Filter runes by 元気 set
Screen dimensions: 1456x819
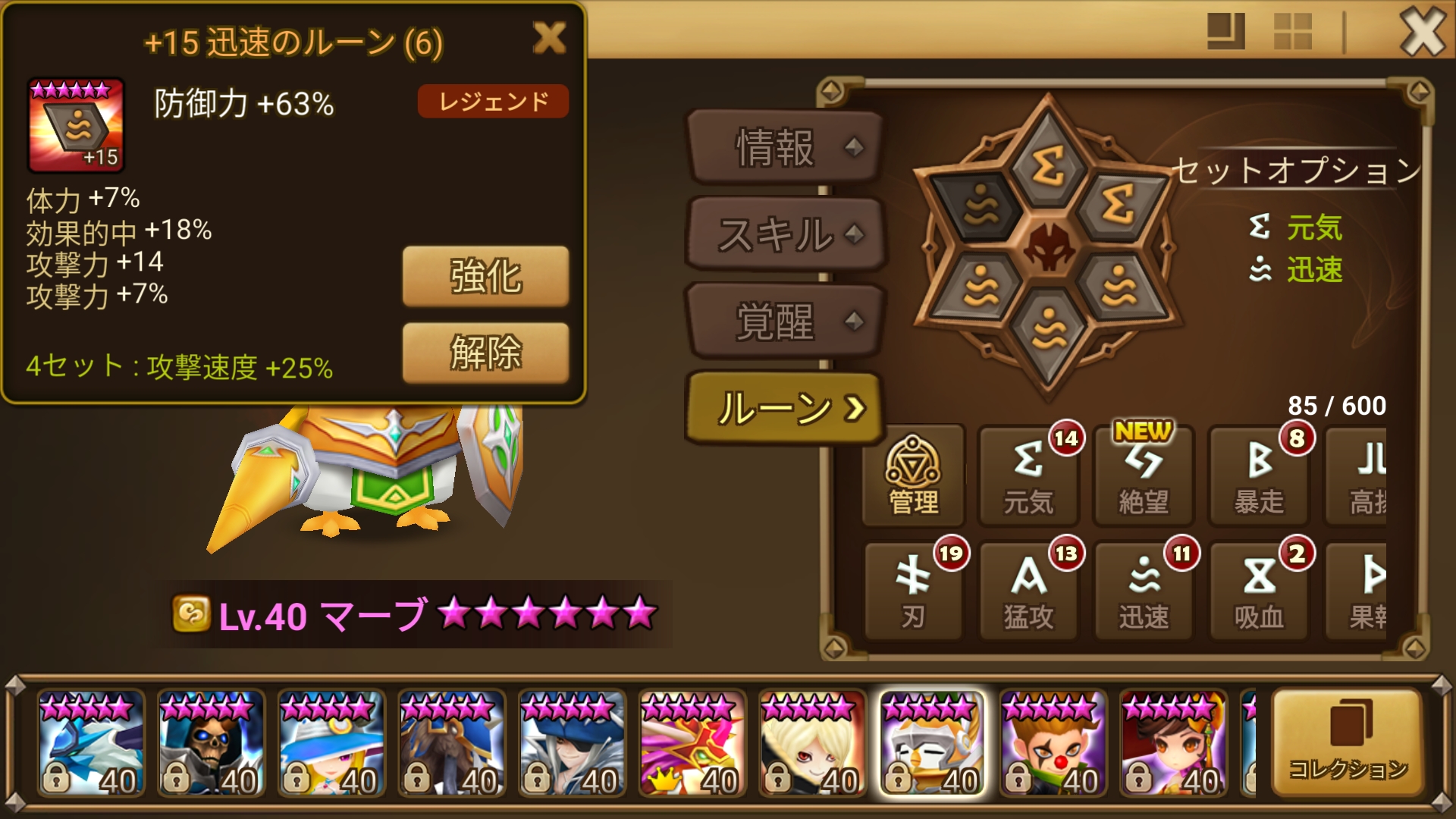pos(1028,475)
